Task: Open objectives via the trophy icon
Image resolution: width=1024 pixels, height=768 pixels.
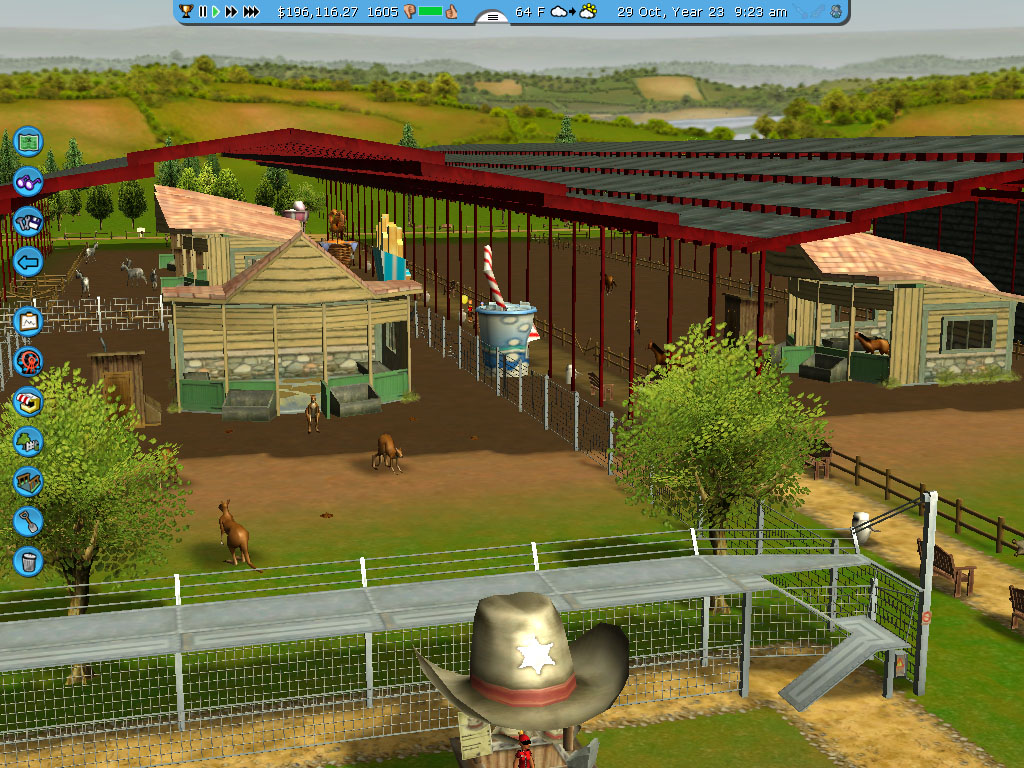Action: [186, 12]
